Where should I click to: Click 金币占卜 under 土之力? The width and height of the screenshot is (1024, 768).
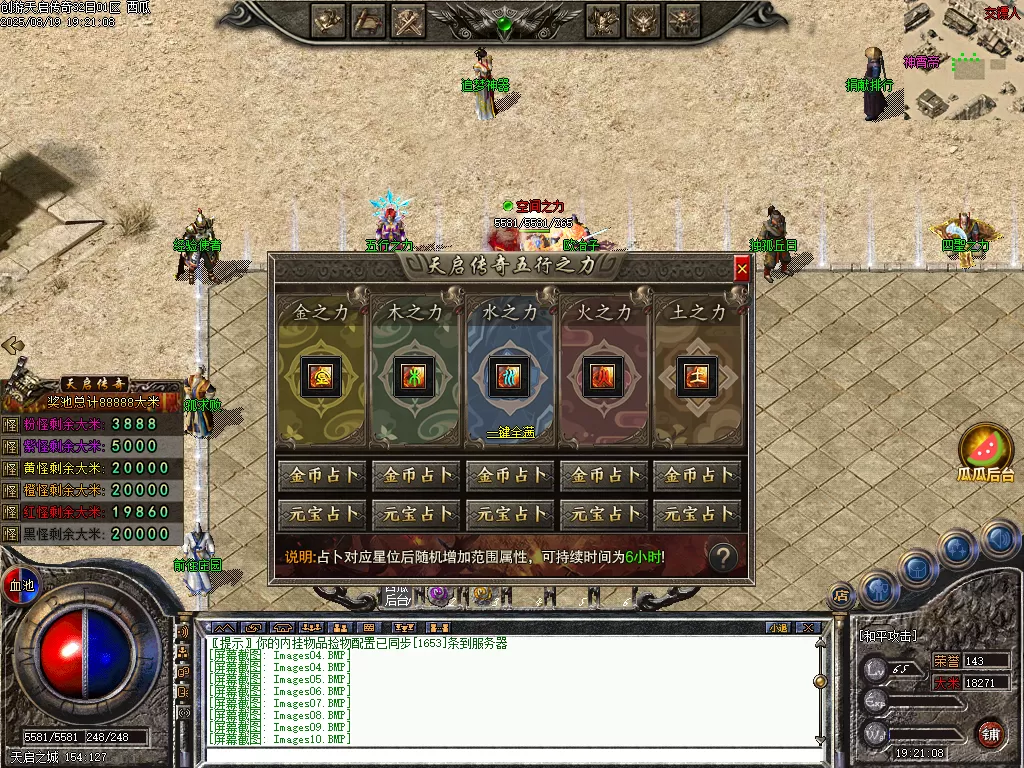pos(697,476)
